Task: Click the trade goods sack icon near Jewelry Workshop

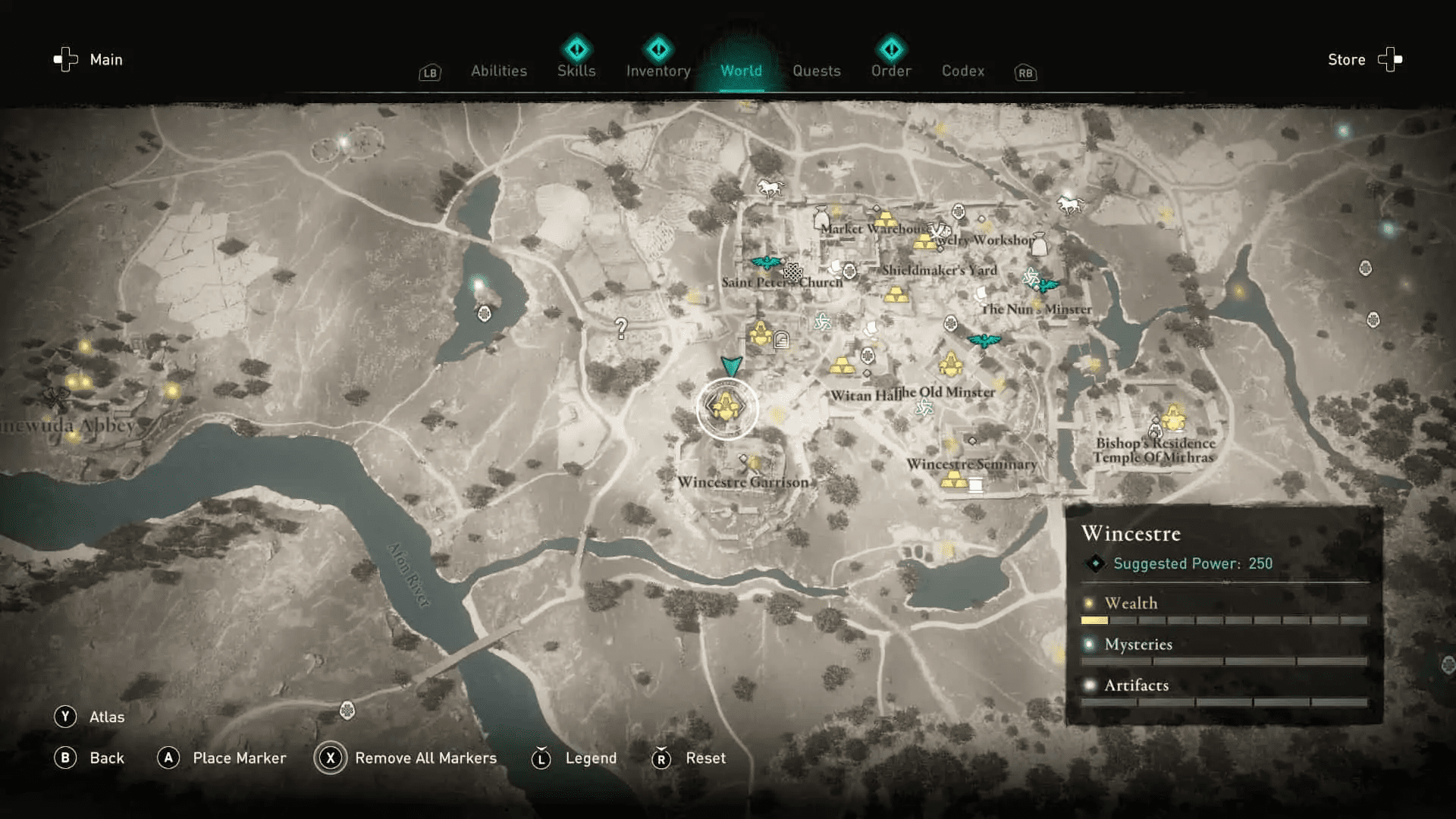Action: click(1040, 244)
